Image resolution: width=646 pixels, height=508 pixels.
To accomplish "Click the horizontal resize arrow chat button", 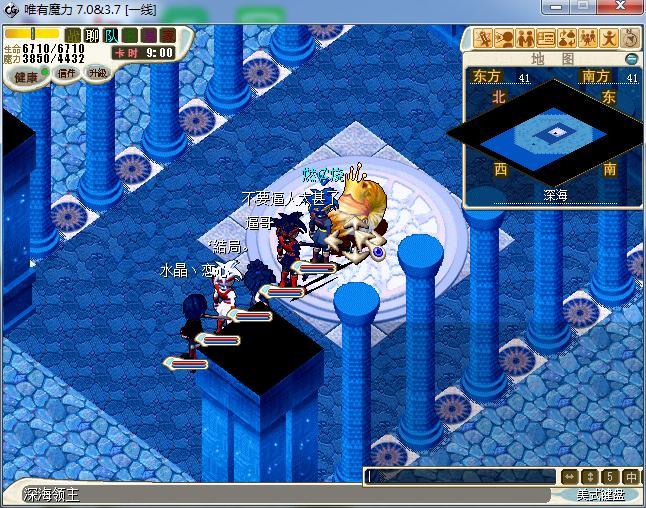I will click(570, 477).
